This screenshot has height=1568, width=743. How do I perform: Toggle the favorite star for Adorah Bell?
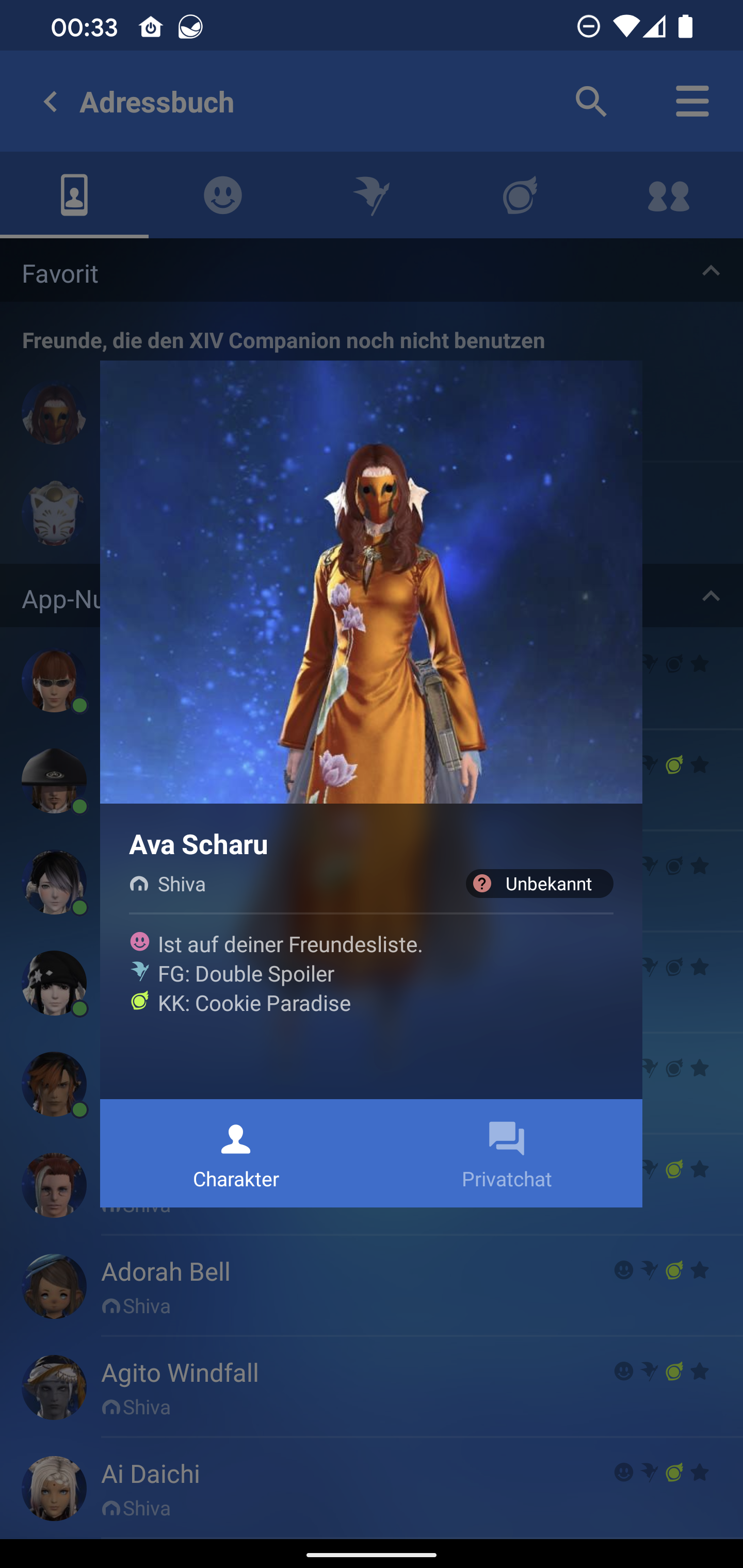pos(700,1270)
